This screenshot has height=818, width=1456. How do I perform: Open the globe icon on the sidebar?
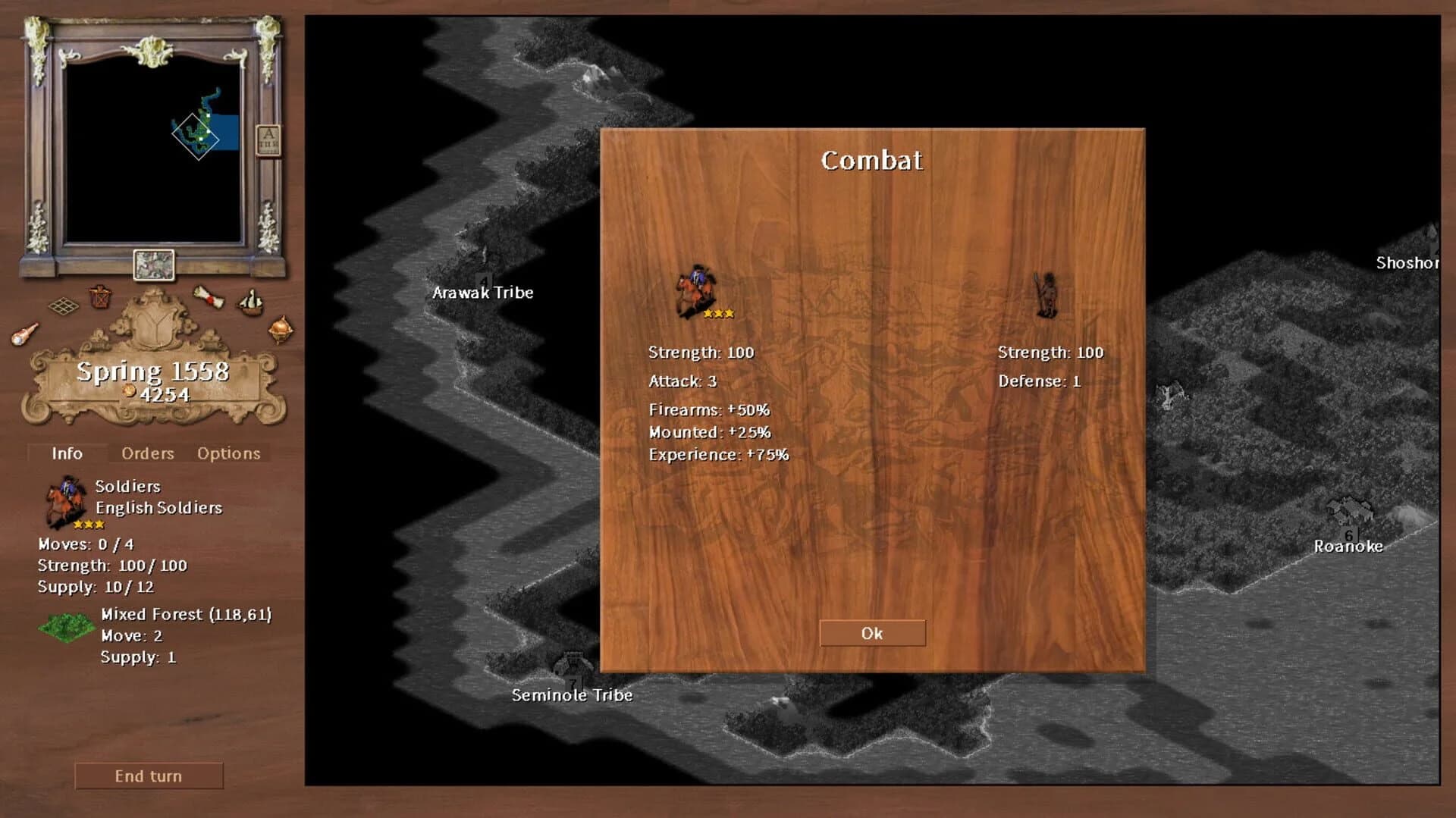tap(281, 328)
